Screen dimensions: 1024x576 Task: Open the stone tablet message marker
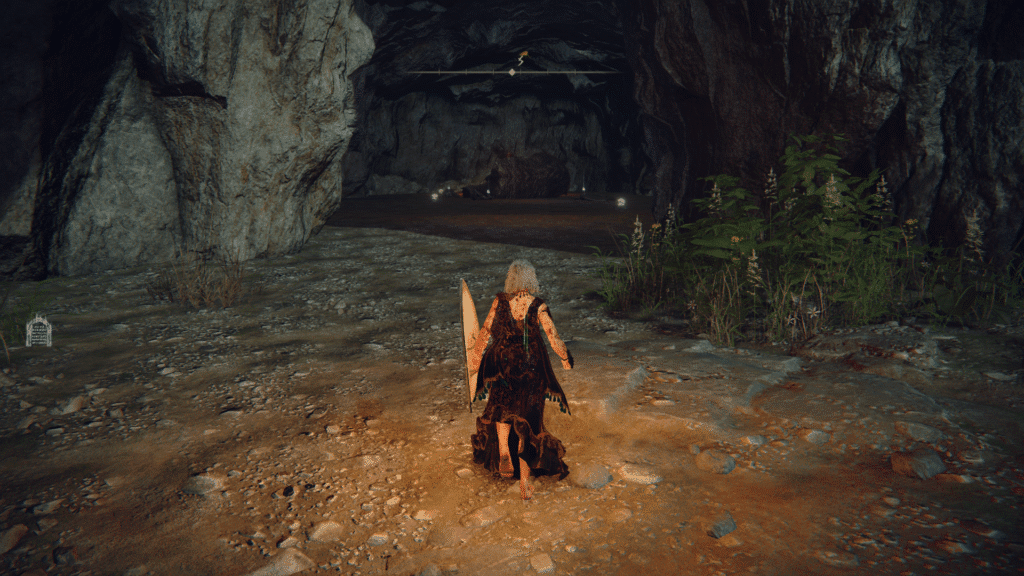click(x=38, y=330)
